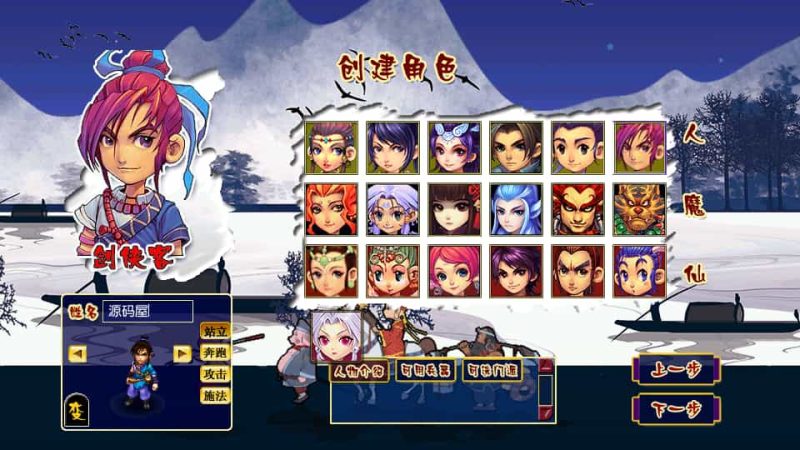Edit the character name field 源码屋
This screenshot has width=800, height=450.
147,311
